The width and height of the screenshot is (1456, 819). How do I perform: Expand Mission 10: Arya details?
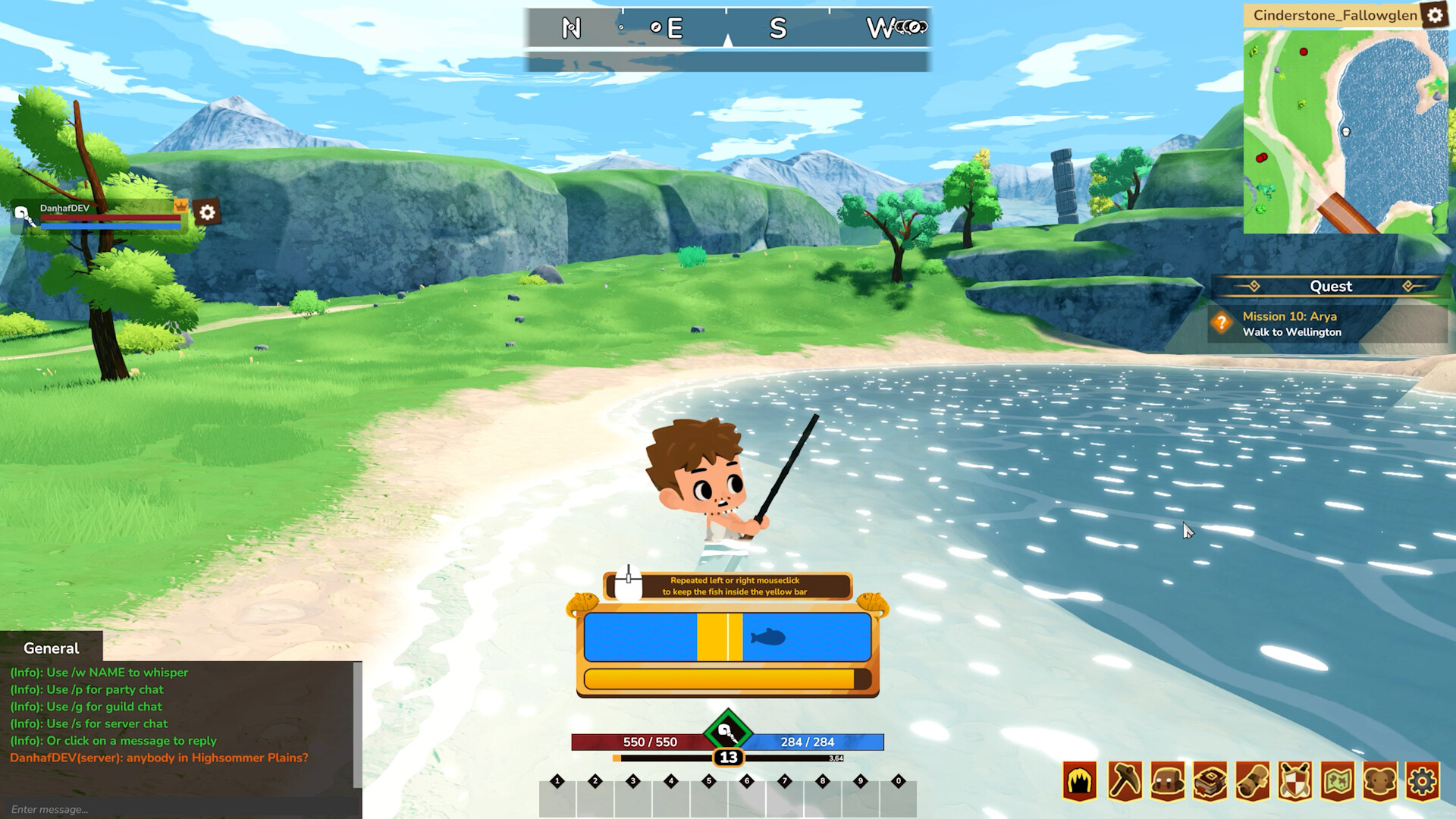1288,316
